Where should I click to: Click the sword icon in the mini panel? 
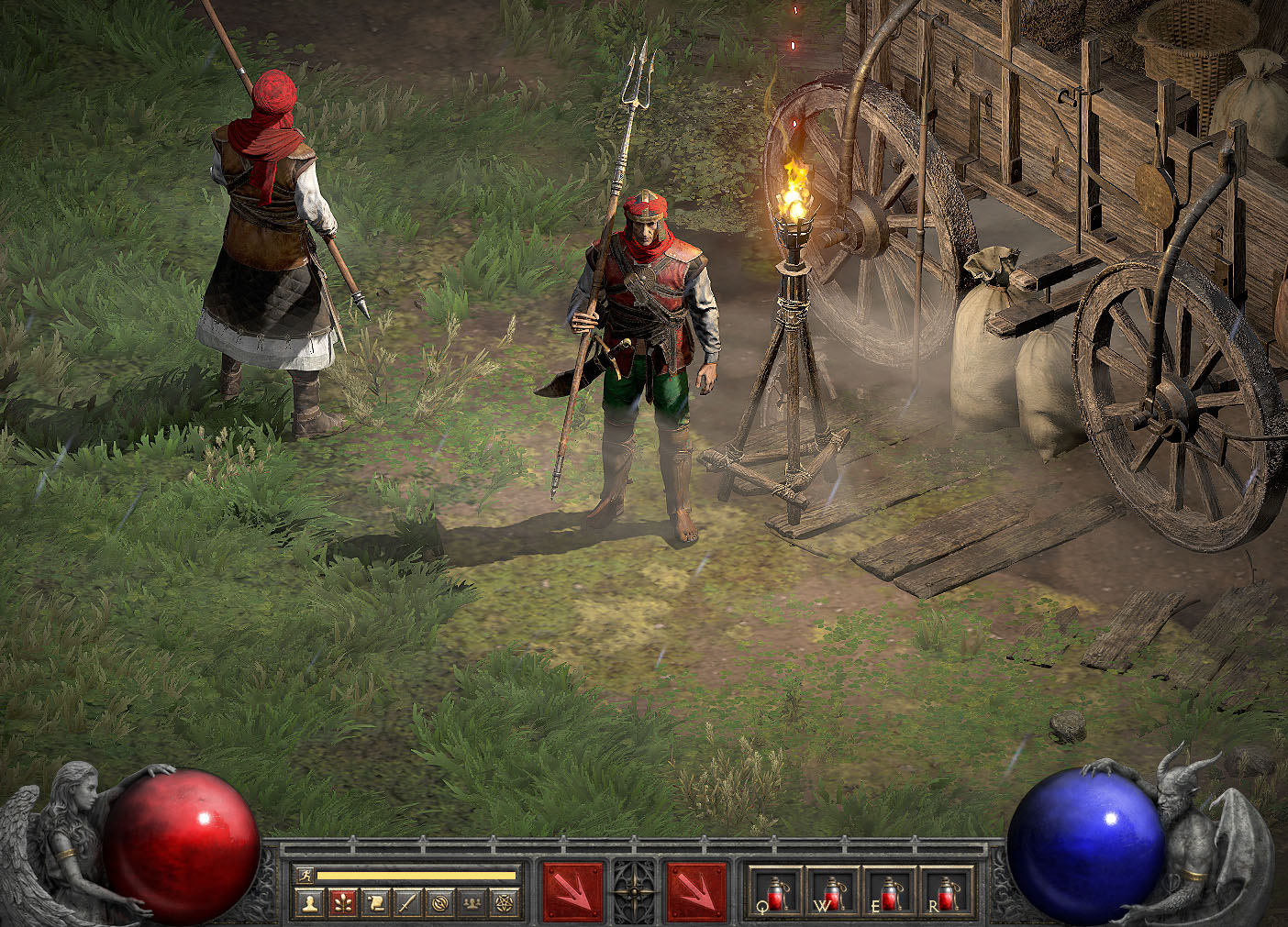coord(407,903)
